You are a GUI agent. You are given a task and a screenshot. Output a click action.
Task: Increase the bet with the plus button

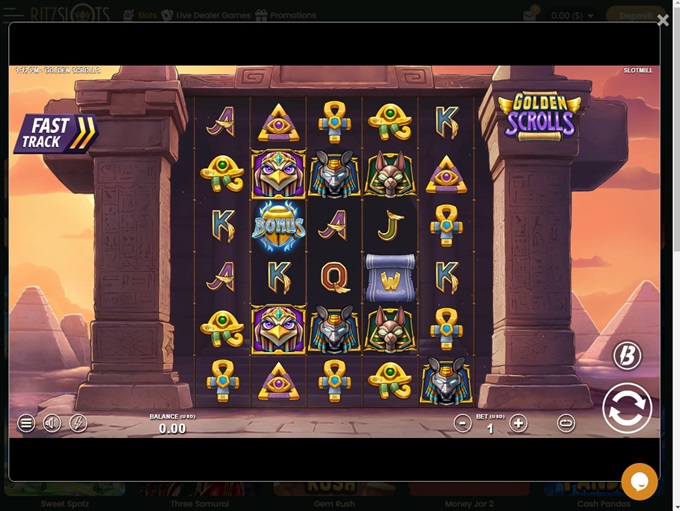point(518,423)
